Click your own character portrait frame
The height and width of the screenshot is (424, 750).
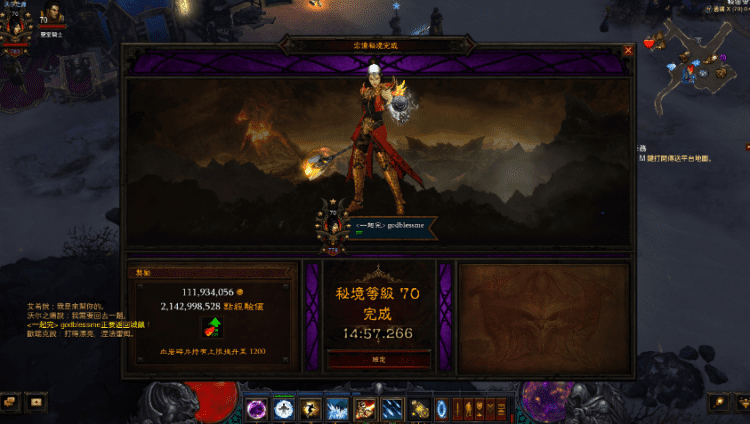pos(14,28)
